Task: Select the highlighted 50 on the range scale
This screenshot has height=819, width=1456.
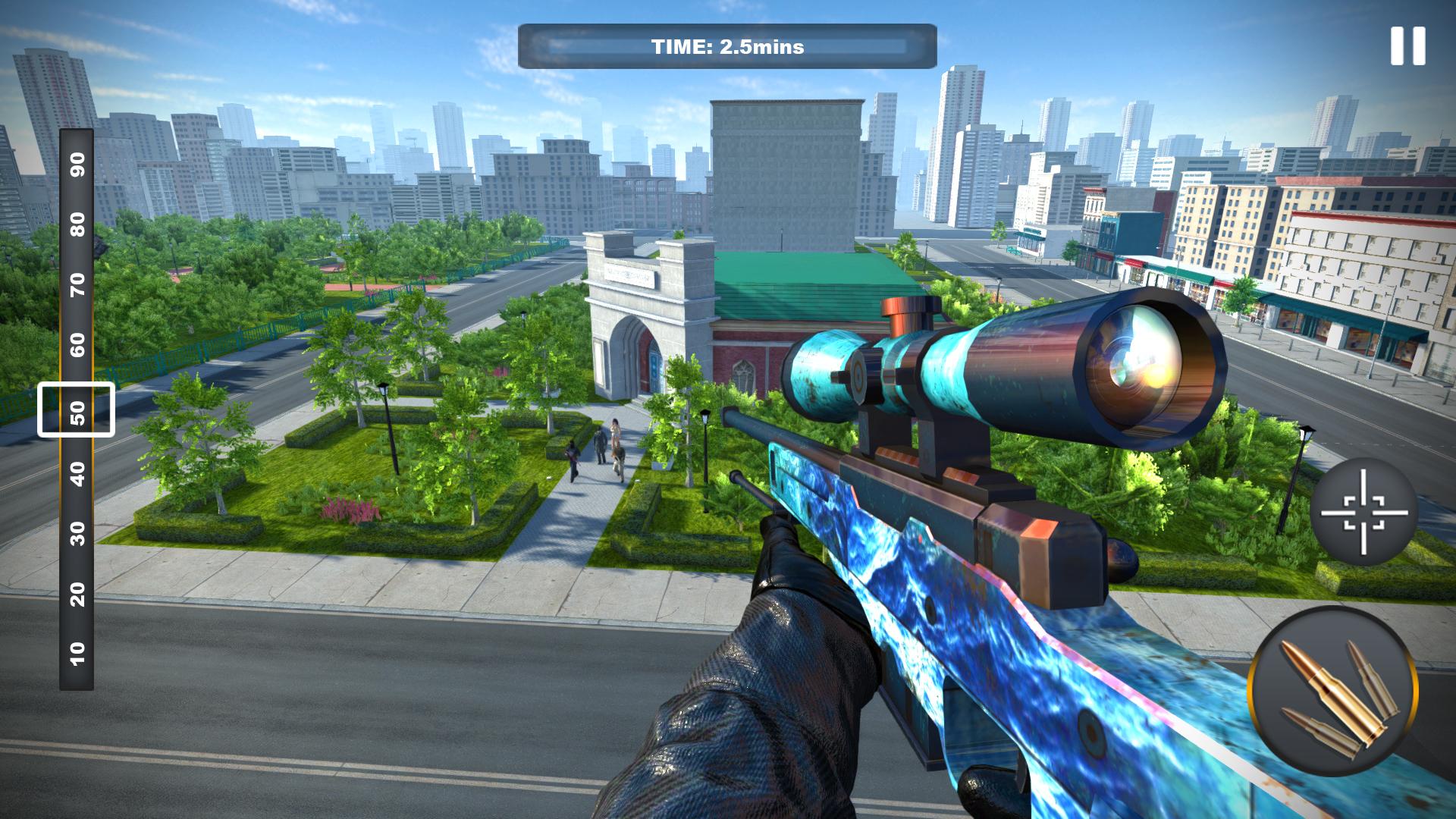Action: [76, 411]
